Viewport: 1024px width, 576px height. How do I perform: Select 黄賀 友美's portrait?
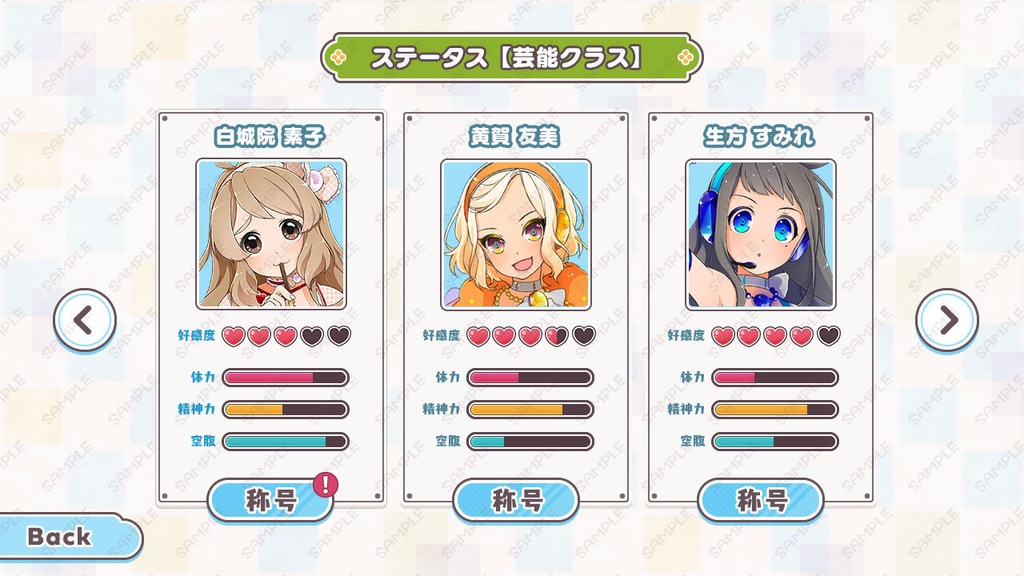516,234
